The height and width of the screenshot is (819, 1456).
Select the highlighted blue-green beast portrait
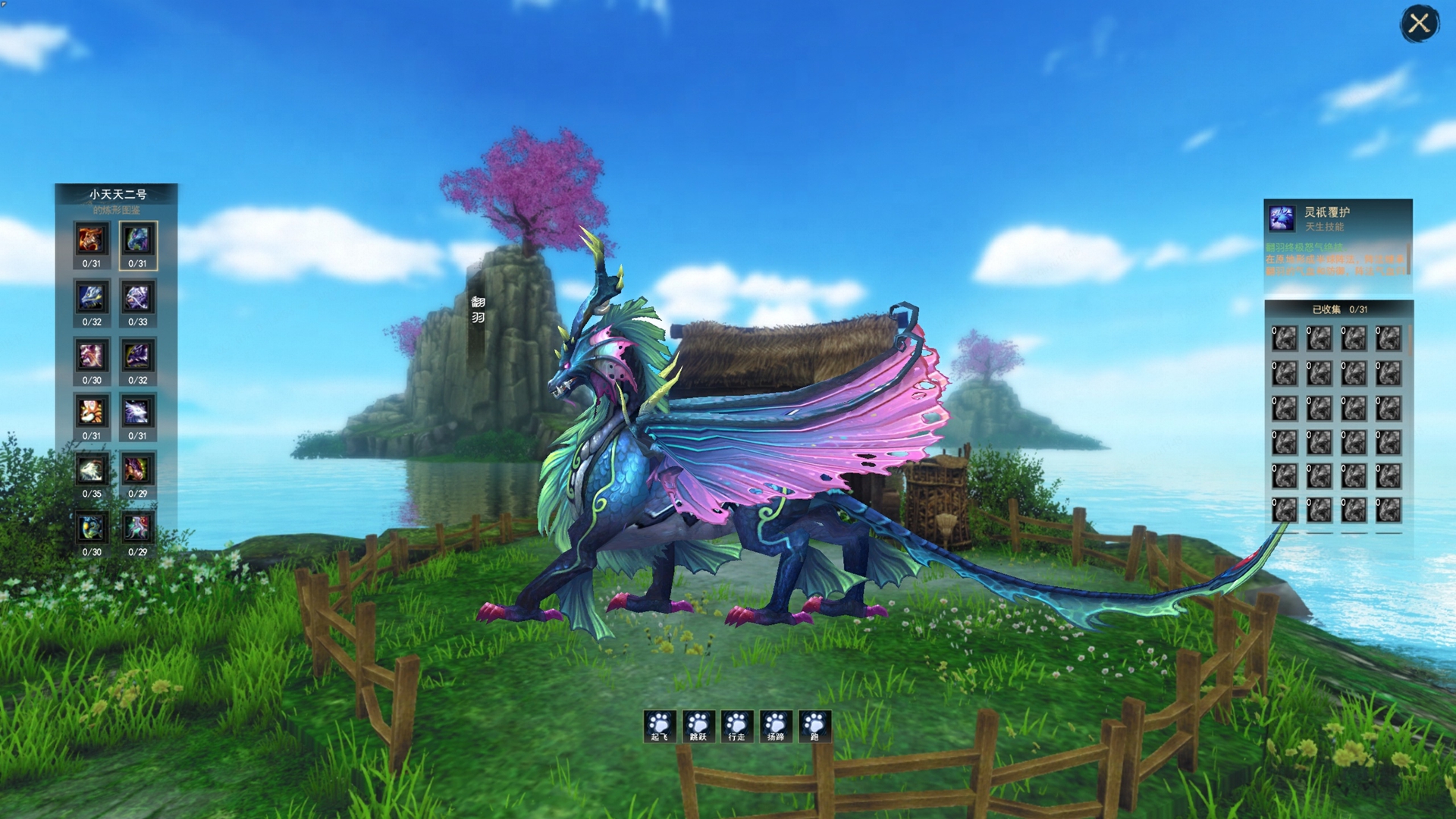tap(137, 240)
